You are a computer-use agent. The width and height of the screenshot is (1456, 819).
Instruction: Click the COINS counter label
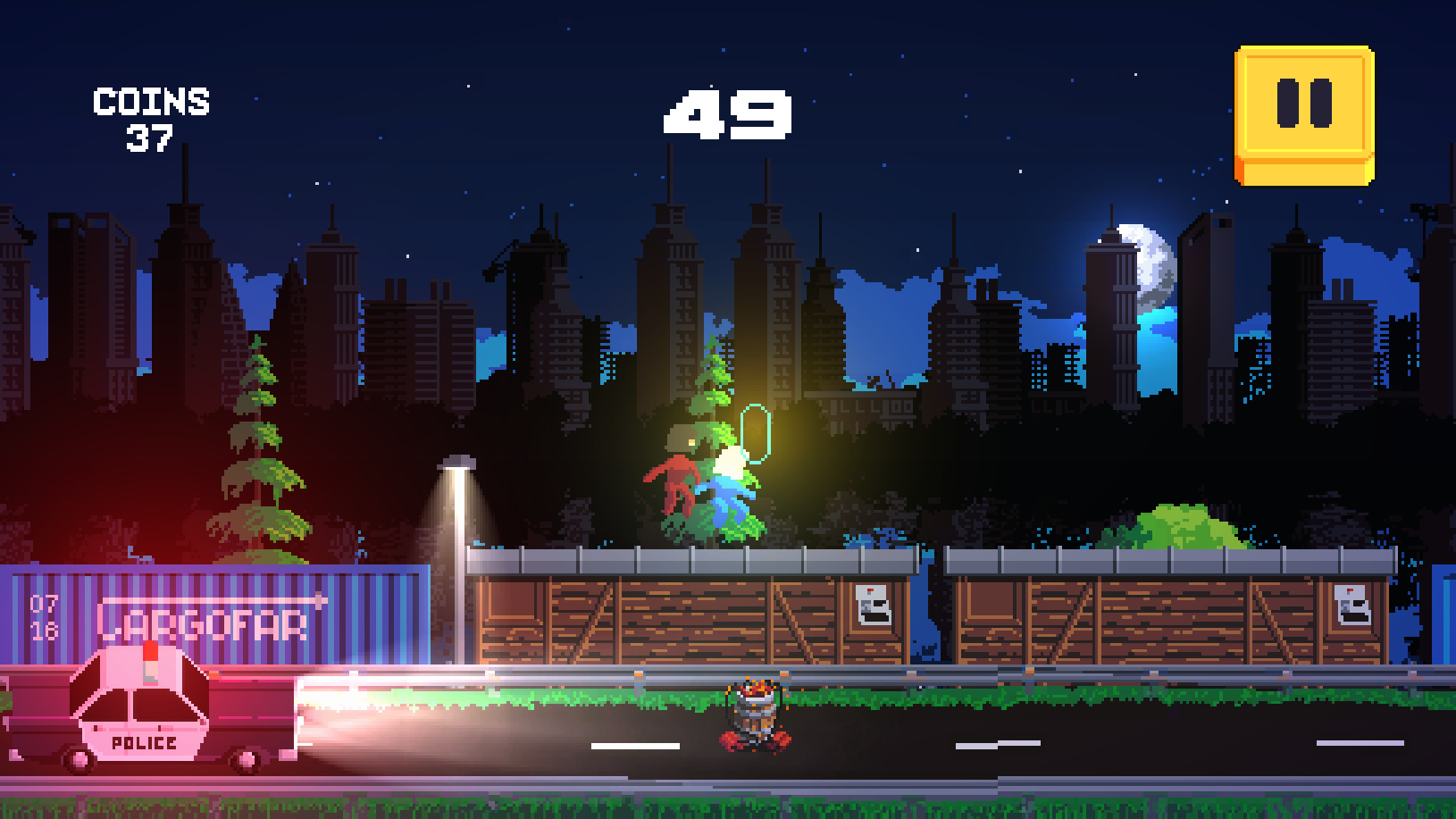point(152,101)
